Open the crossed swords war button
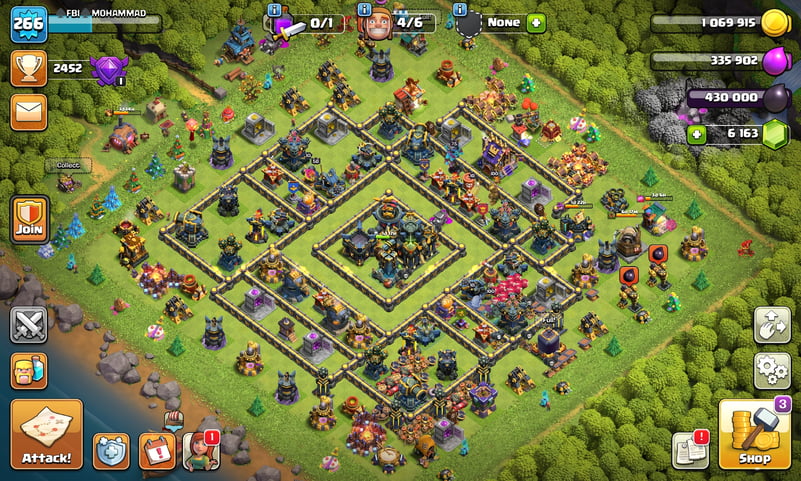Screen dimensions: 801x481 [x=29, y=325]
